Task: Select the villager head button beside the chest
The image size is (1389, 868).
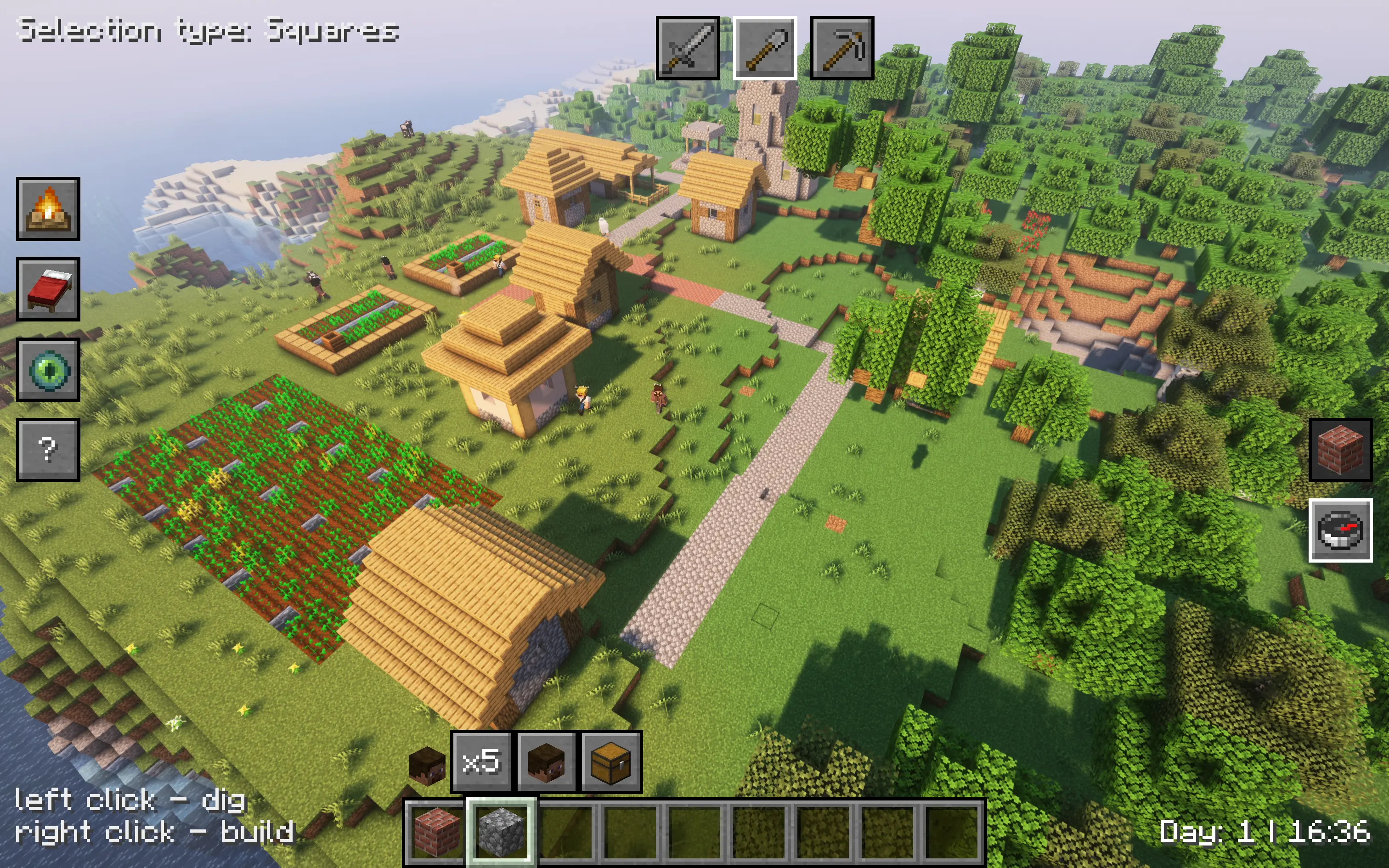Action: 546,762
